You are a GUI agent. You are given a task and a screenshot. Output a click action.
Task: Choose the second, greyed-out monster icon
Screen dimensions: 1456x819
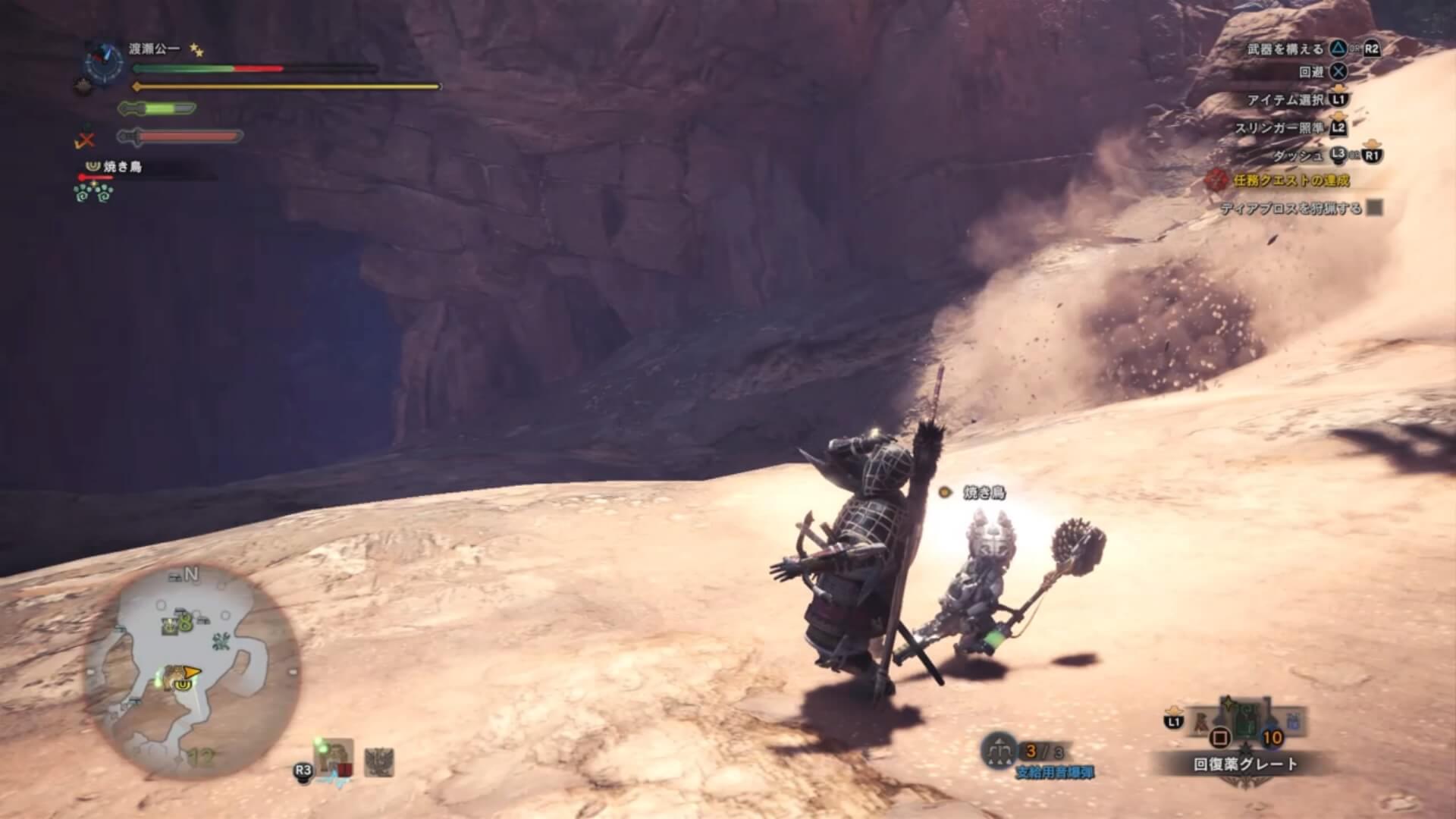379,761
